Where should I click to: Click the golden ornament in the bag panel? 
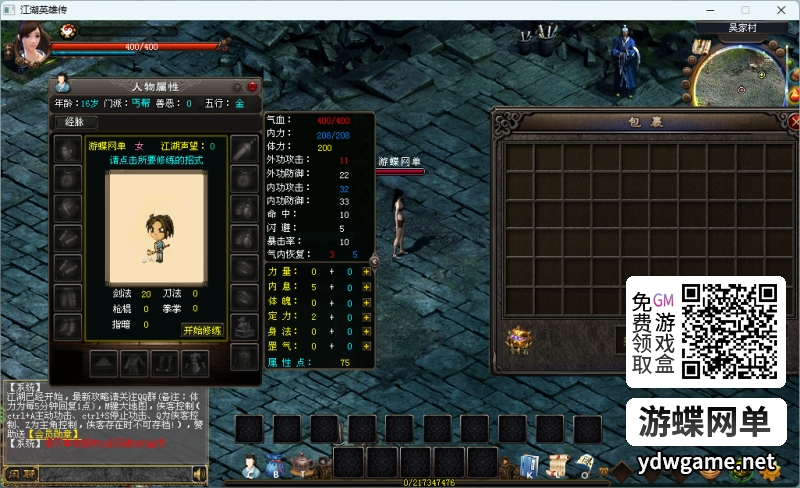(518, 341)
